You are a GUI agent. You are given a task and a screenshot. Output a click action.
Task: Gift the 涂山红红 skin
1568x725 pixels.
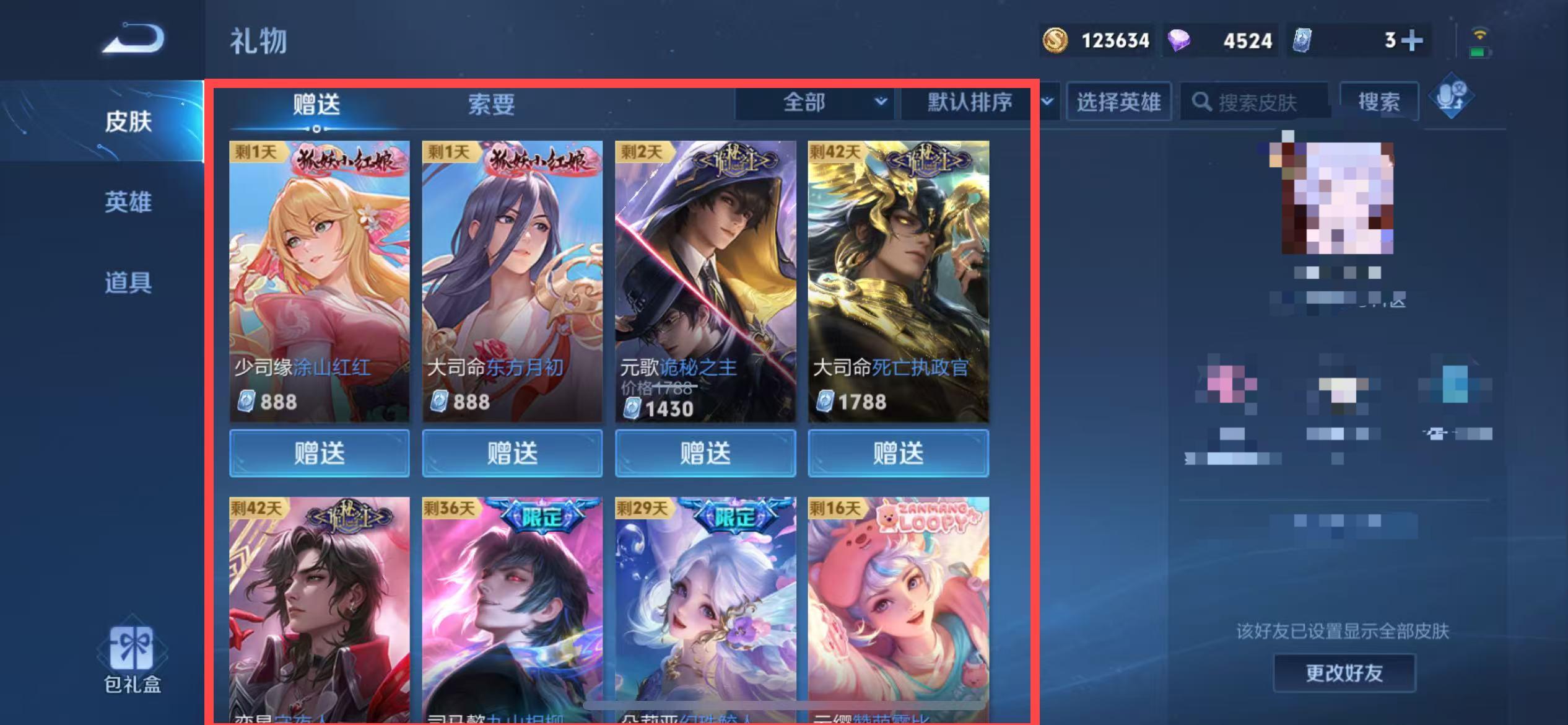pyautogui.click(x=319, y=453)
